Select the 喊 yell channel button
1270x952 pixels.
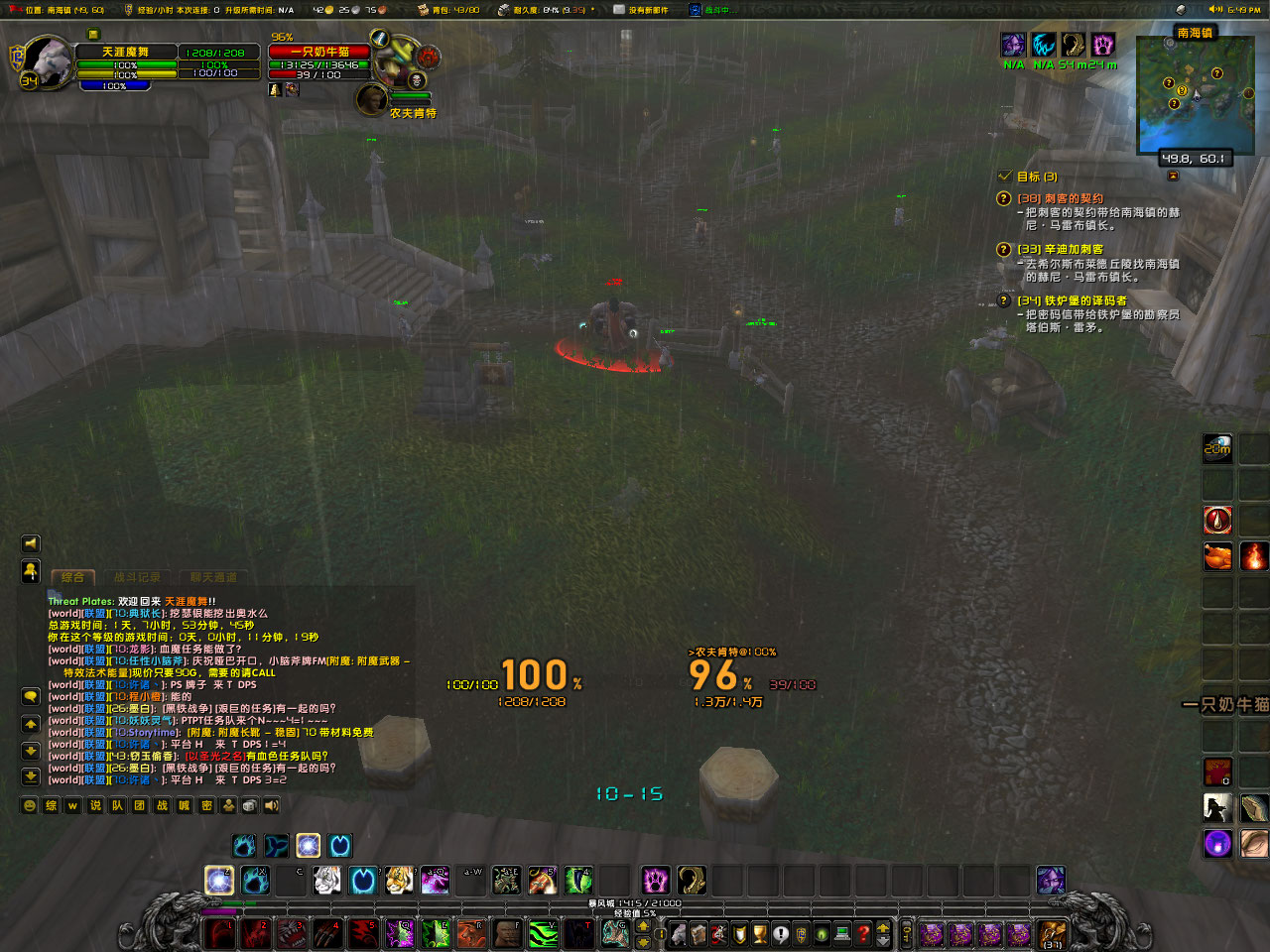pos(184,805)
